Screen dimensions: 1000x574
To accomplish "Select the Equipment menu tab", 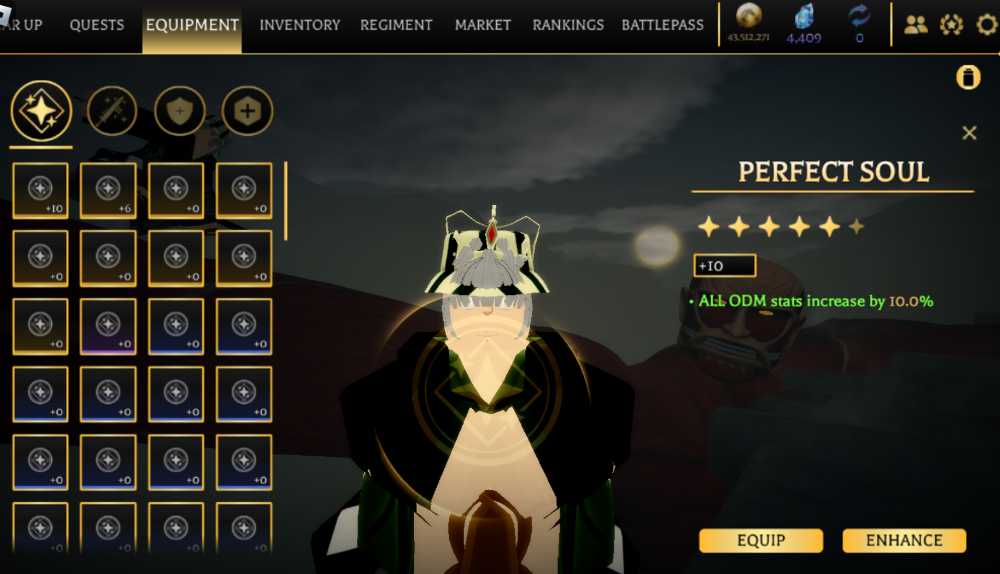I will click(x=192, y=25).
